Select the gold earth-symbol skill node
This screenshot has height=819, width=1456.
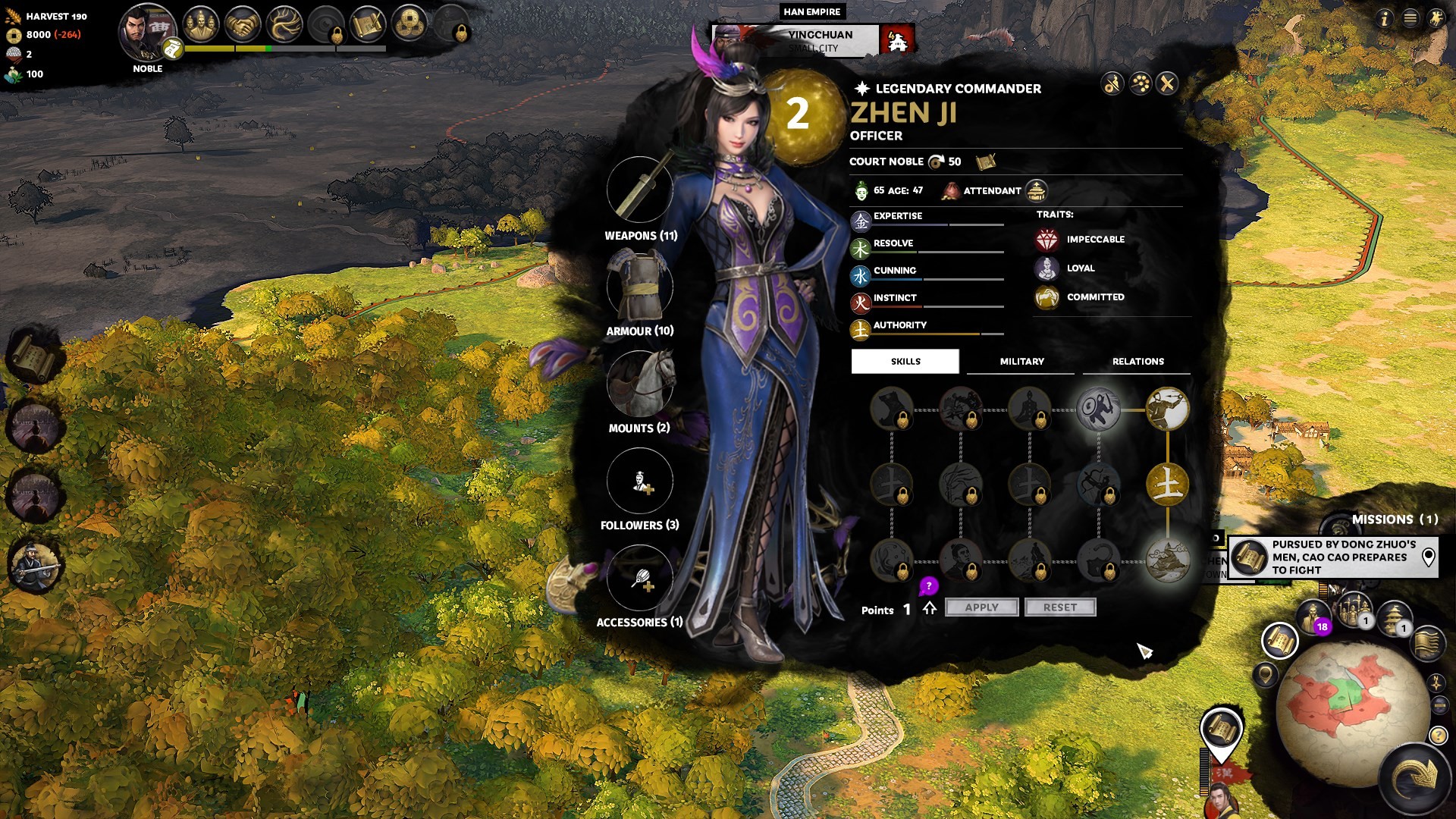point(1167,485)
